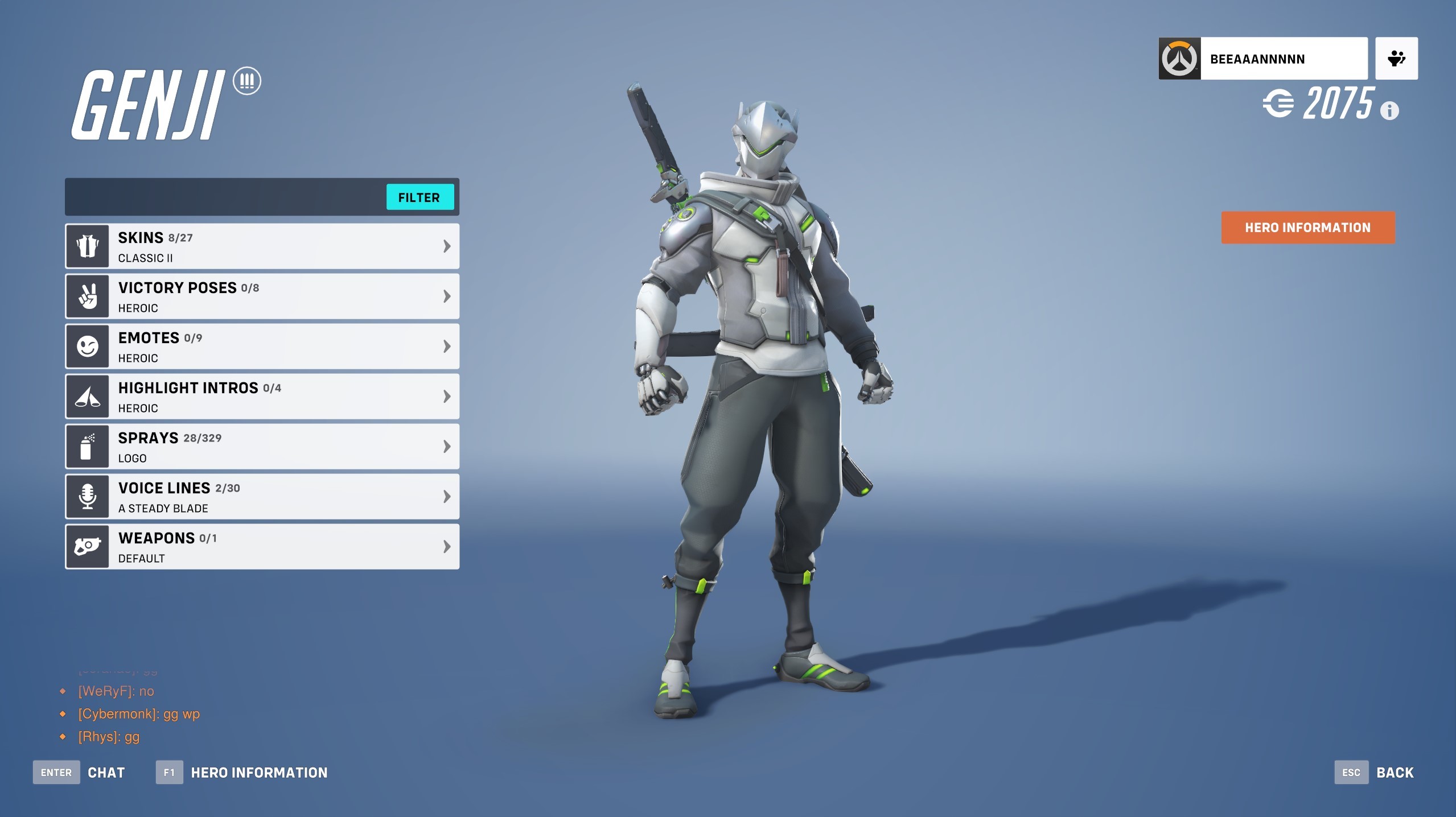Click BACK to exit the gallery

tap(1394, 772)
